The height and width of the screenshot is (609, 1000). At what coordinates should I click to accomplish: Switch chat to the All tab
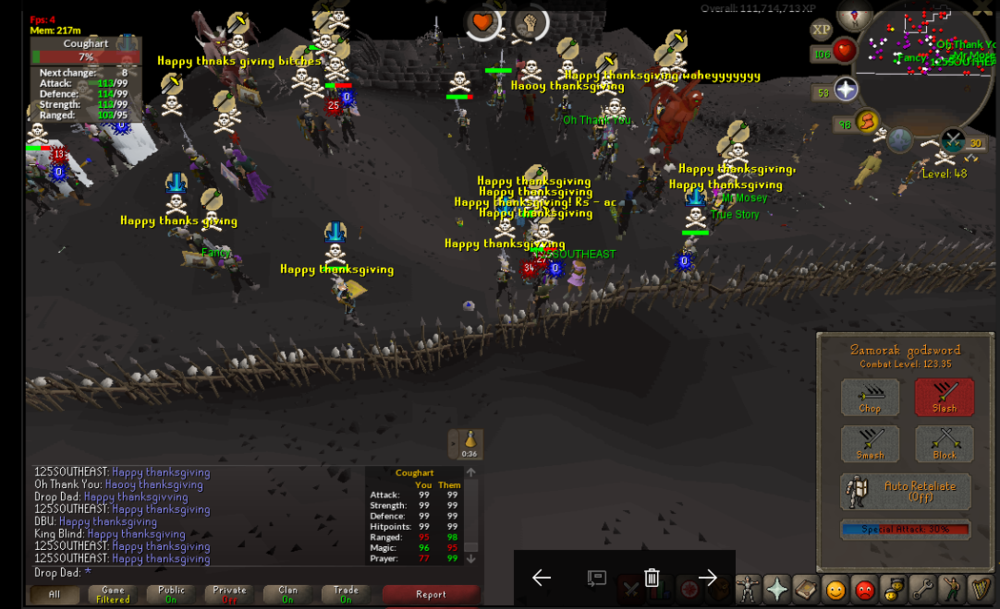(x=55, y=594)
